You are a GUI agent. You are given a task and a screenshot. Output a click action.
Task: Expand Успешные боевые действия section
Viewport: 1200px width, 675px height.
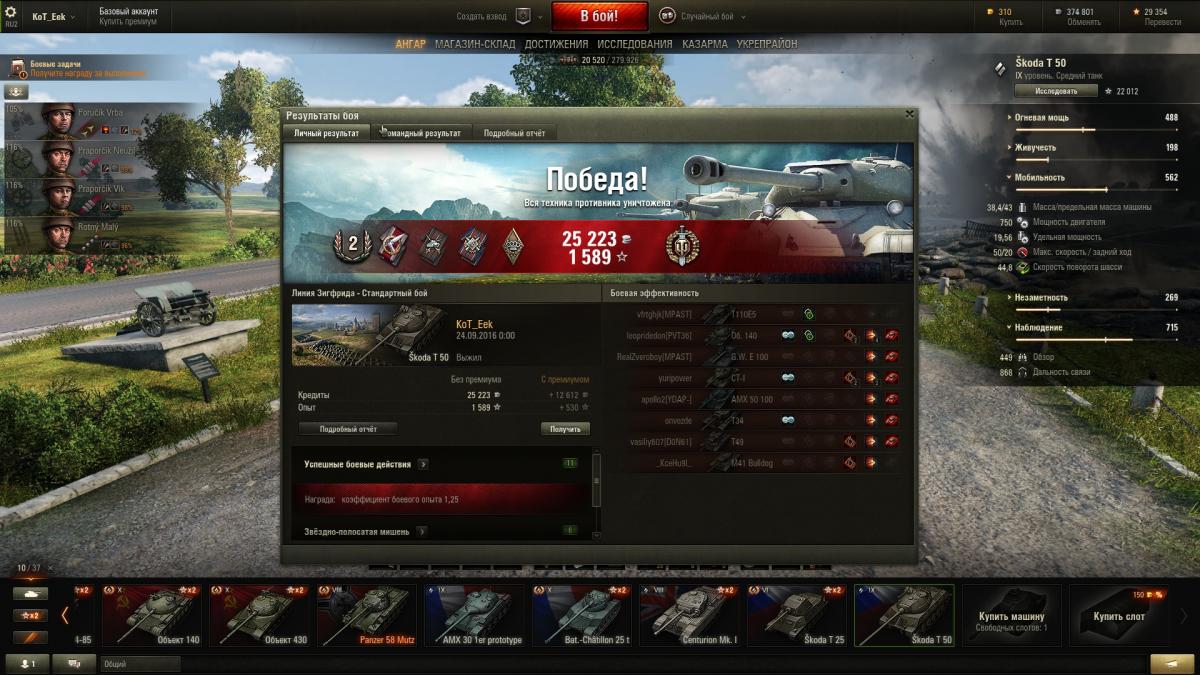(423, 464)
